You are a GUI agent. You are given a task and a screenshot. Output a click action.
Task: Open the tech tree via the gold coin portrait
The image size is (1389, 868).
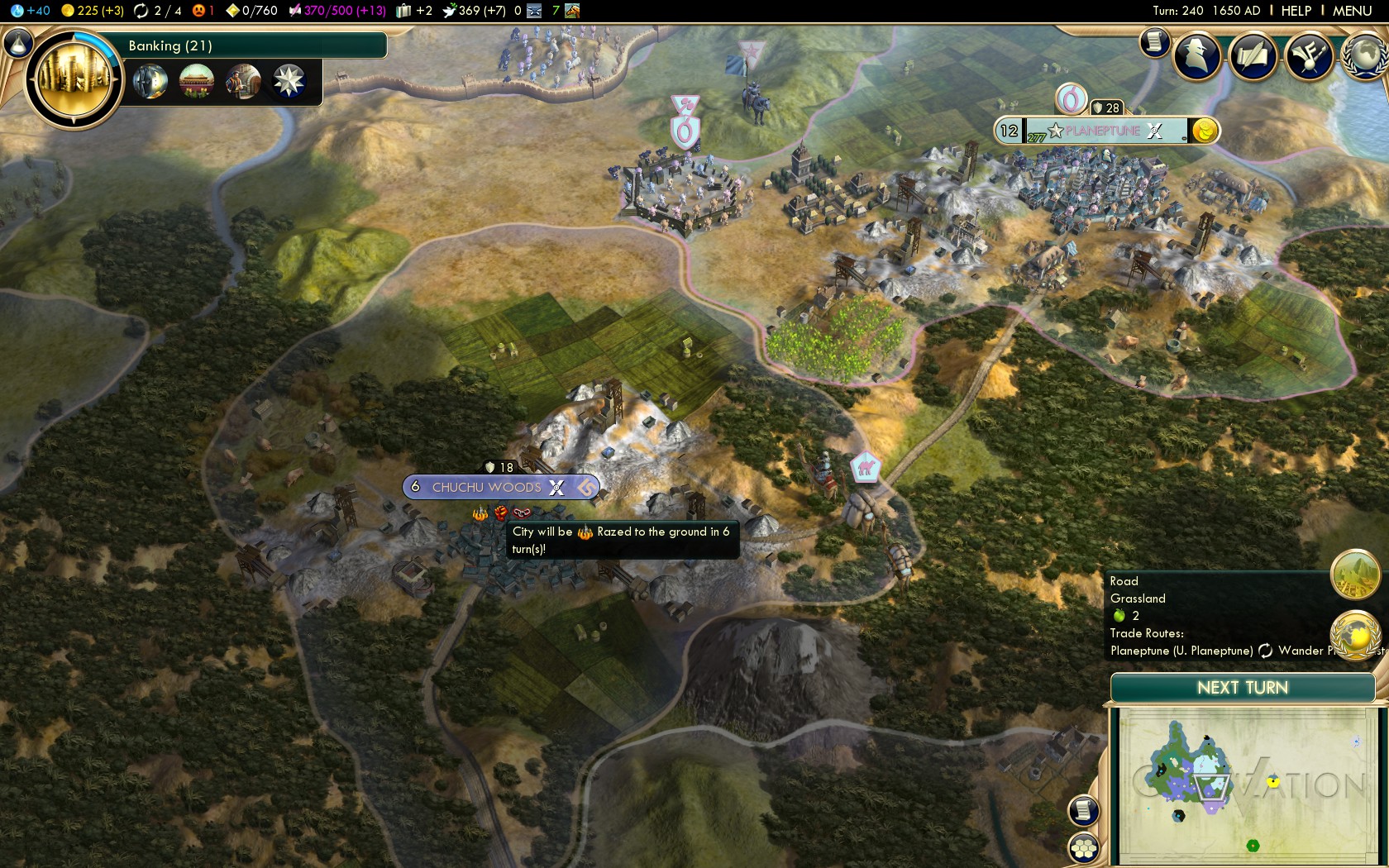[x=74, y=79]
